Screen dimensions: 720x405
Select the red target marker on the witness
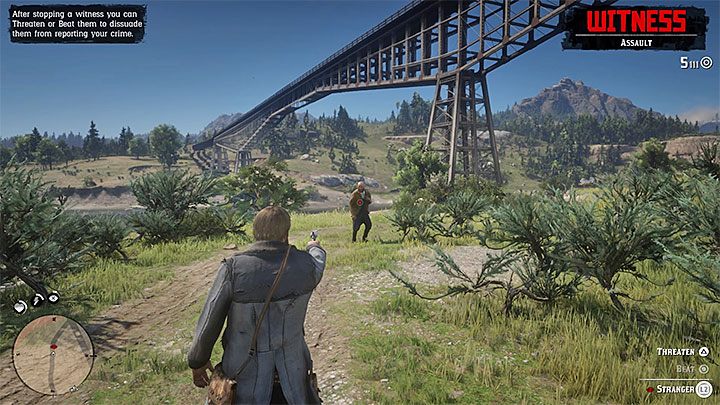click(357, 200)
